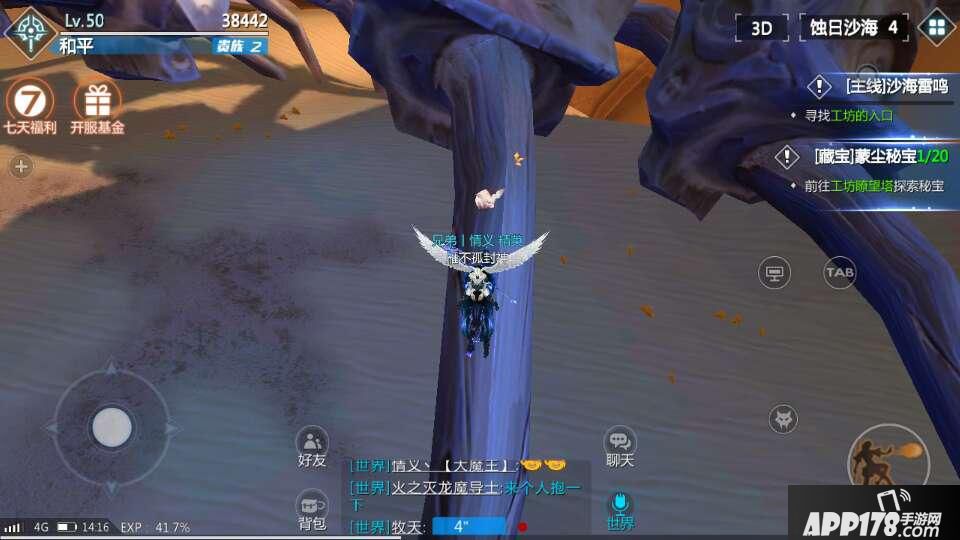
Task: Track the 沙海雷鸣 main quest
Action: (880, 87)
